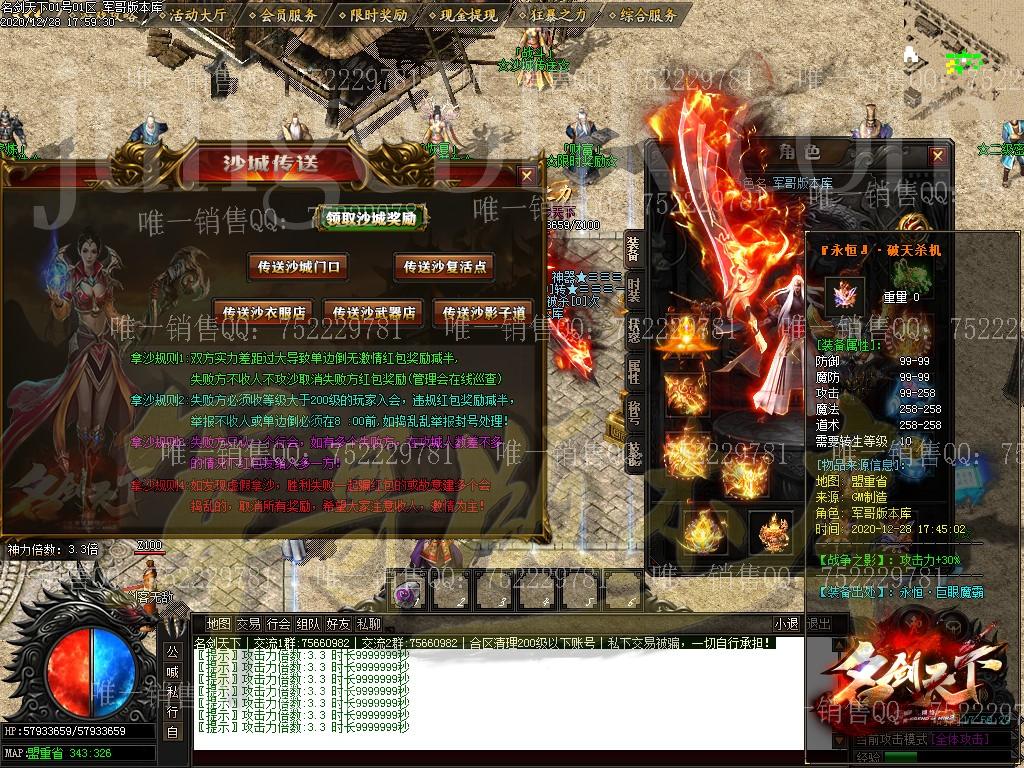This screenshot has width=1024, height=768.
Task: Claim the 领取沙城奖励 reward
Action: coord(372,218)
